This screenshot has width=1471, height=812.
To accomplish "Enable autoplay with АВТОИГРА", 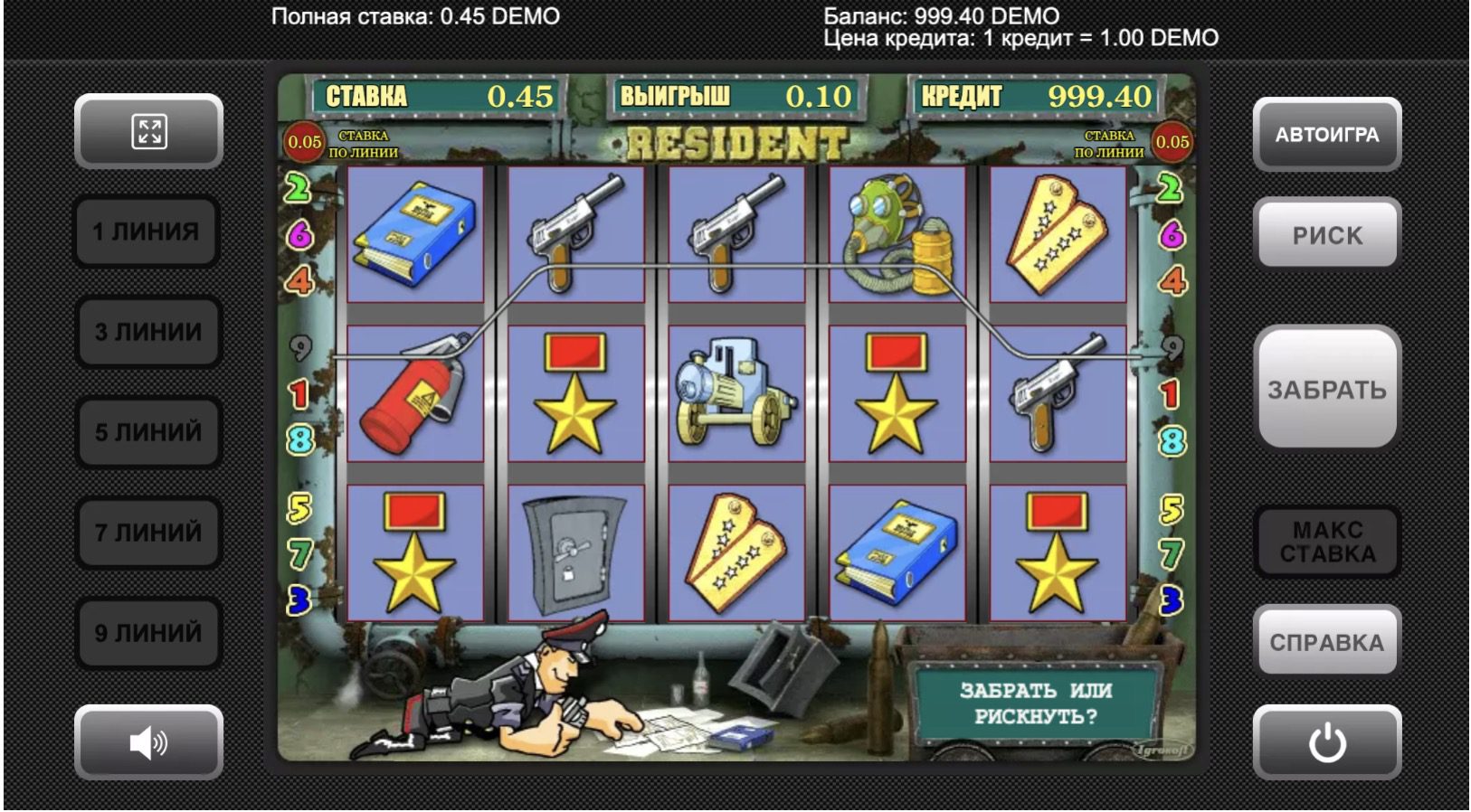I will pos(1327,134).
